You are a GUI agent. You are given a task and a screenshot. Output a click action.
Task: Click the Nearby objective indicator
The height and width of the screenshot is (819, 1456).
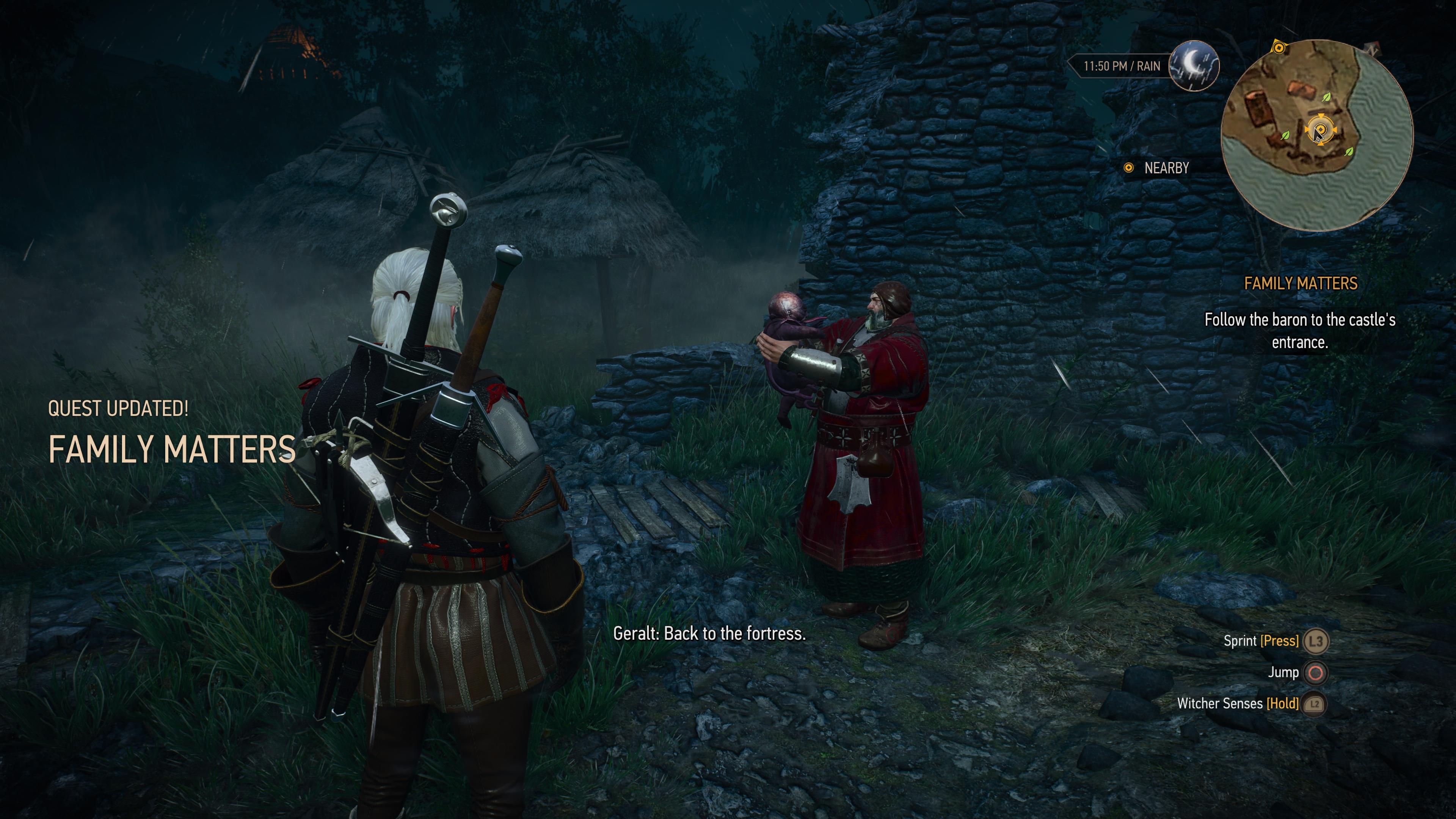pyautogui.click(x=1156, y=168)
